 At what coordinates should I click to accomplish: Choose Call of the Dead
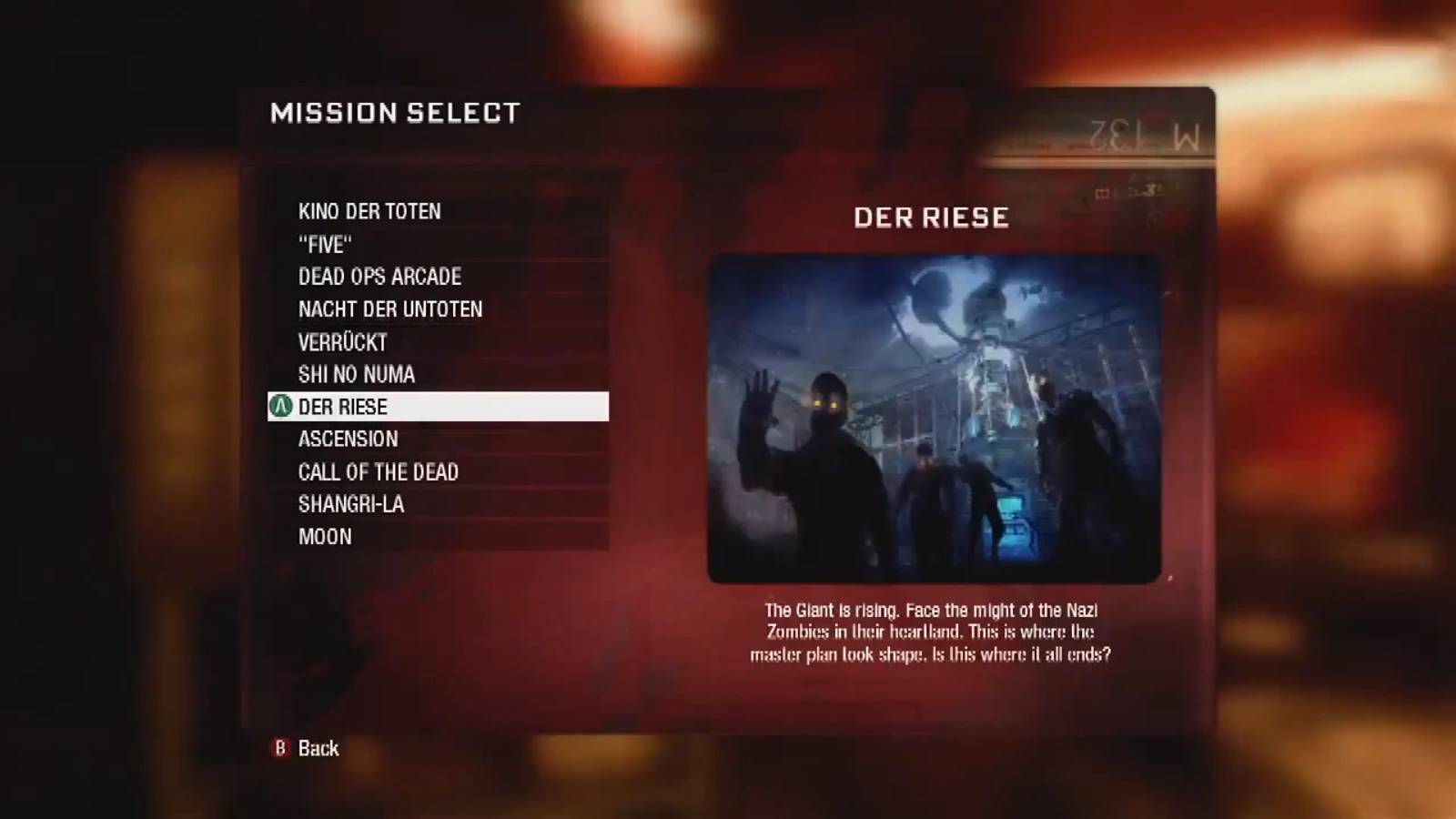coord(379,472)
